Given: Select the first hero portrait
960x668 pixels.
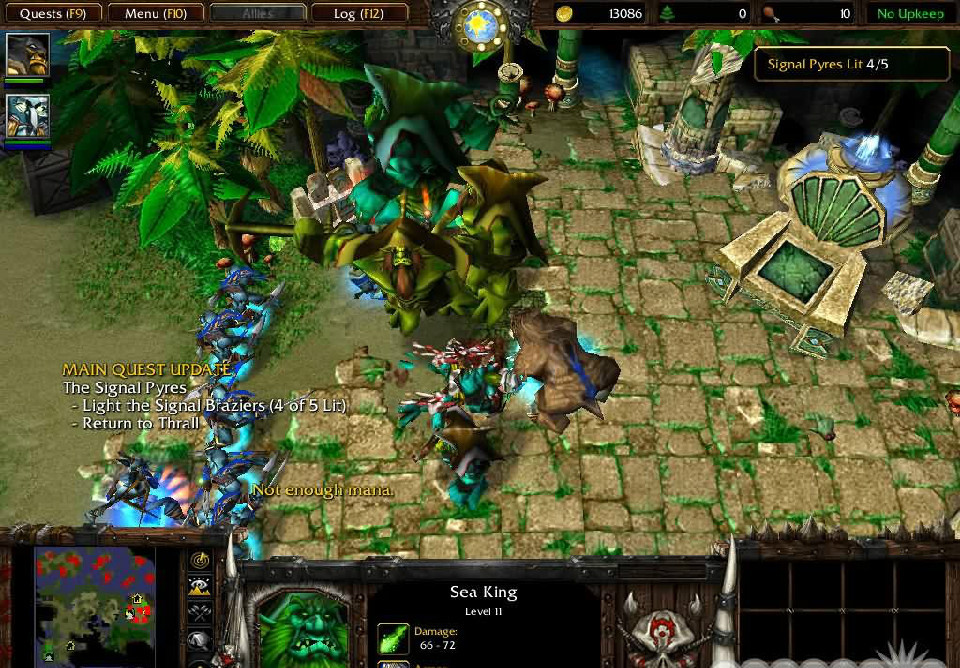Looking at the screenshot, I should [x=27, y=55].
